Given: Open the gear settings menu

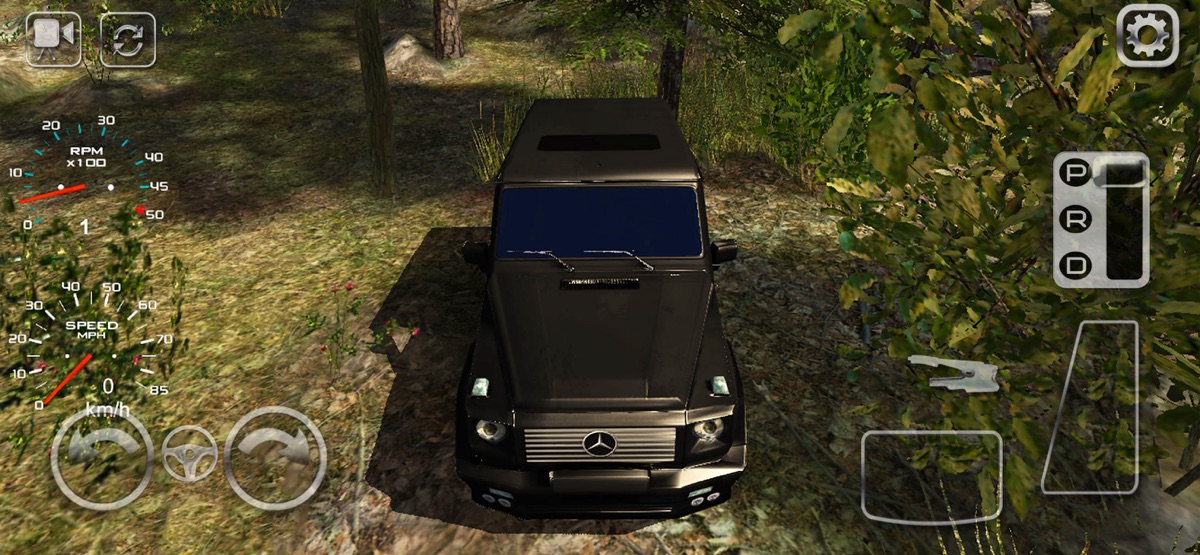Looking at the screenshot, I should [x=1147, y=36].
